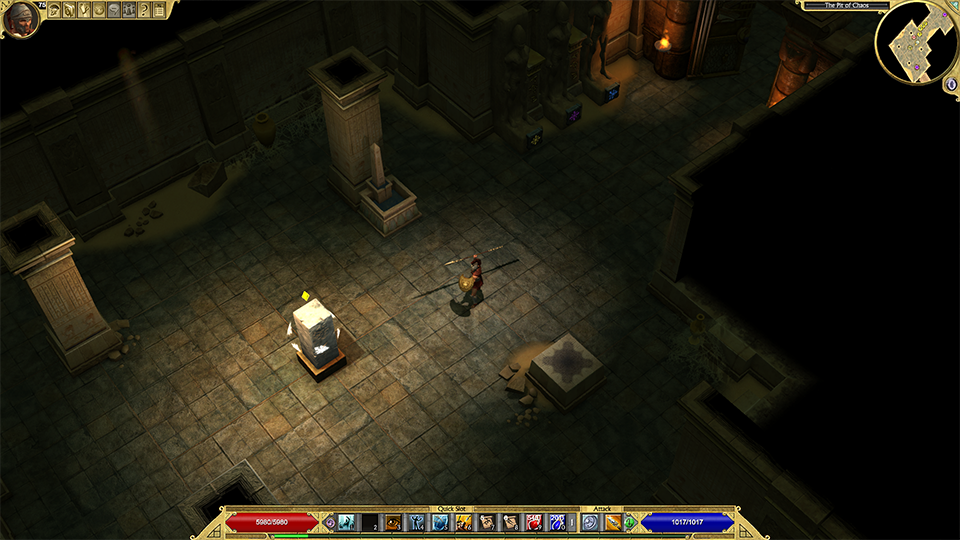Click the green arrow beside Attack slots
This screenshot has width=960, height=540.
pyautogui.click(x=630, y=522)
